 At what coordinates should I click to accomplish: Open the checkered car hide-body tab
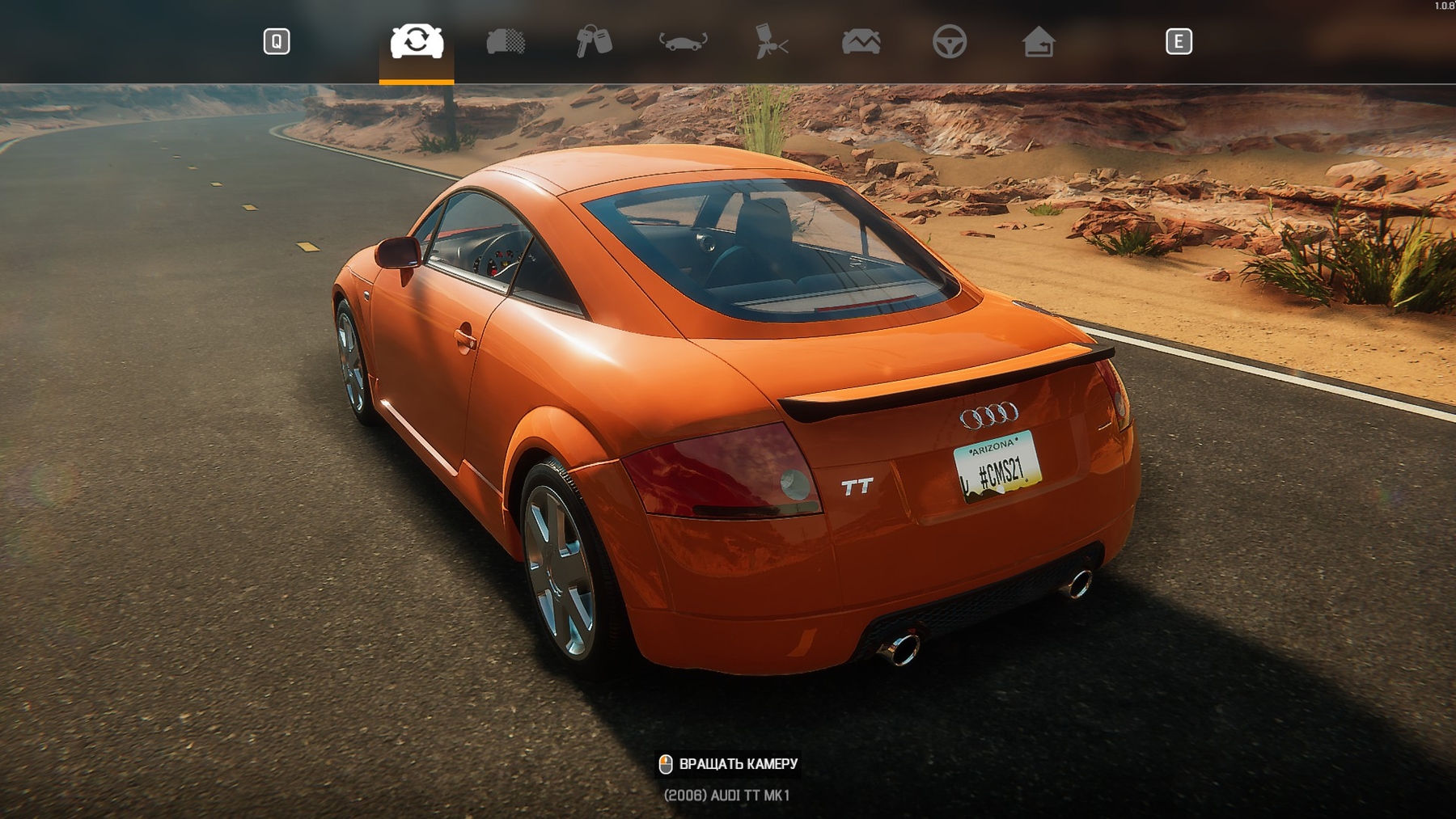coord(506,41)
